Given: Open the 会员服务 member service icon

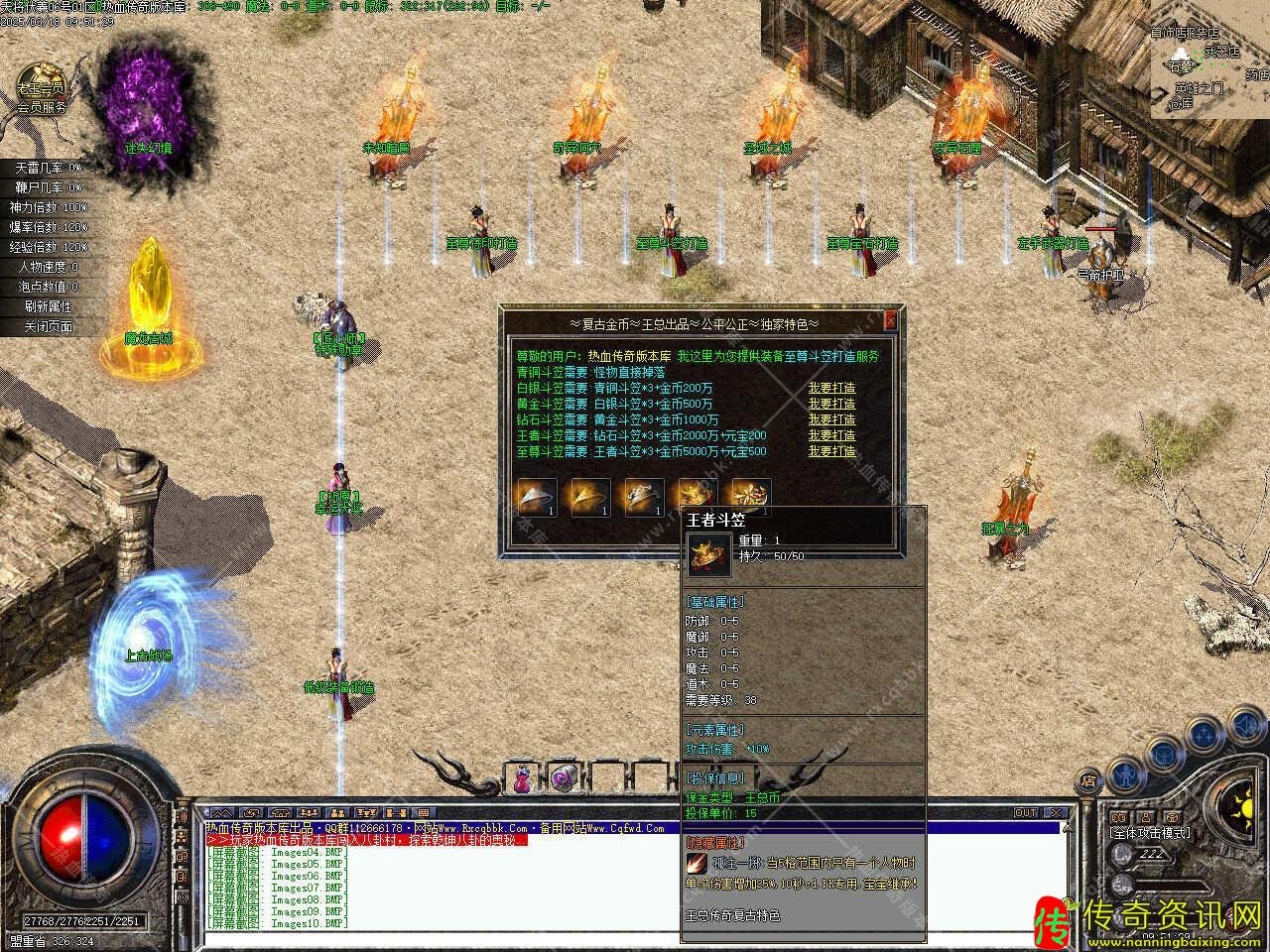Looking at the screenshot, I should tap(41, 87).
